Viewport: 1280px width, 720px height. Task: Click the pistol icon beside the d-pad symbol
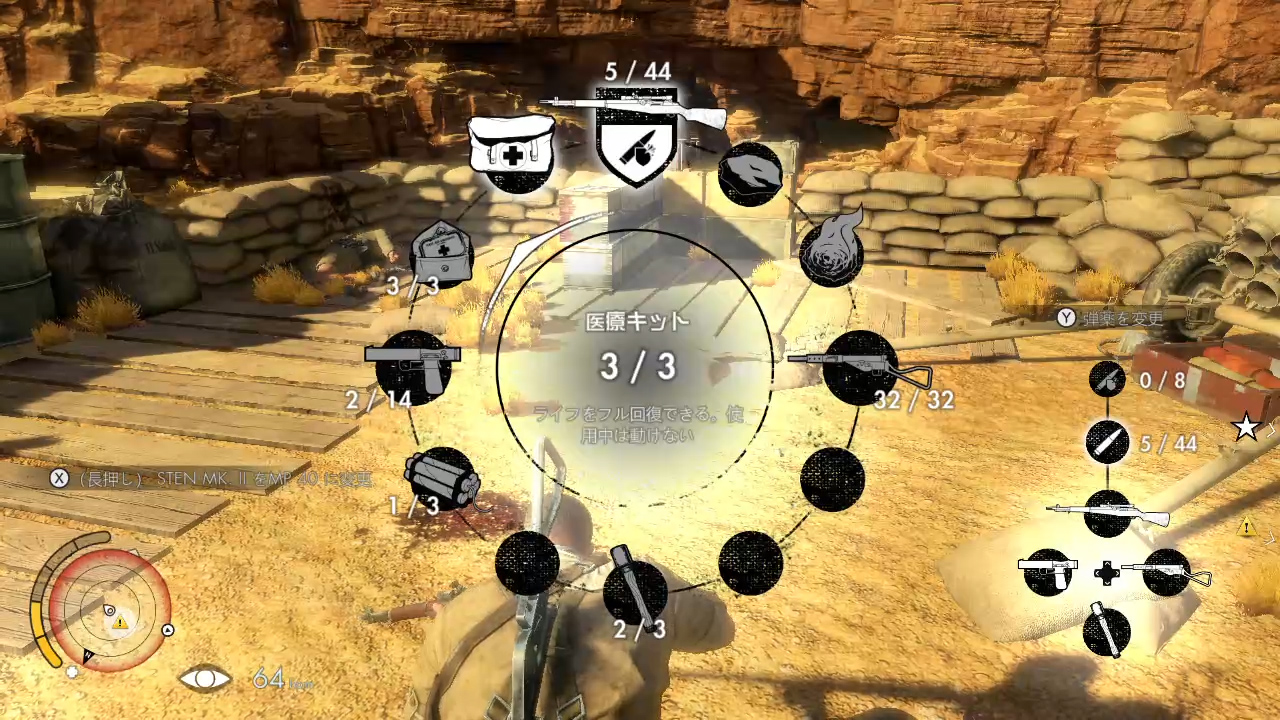click(1047, 572)
